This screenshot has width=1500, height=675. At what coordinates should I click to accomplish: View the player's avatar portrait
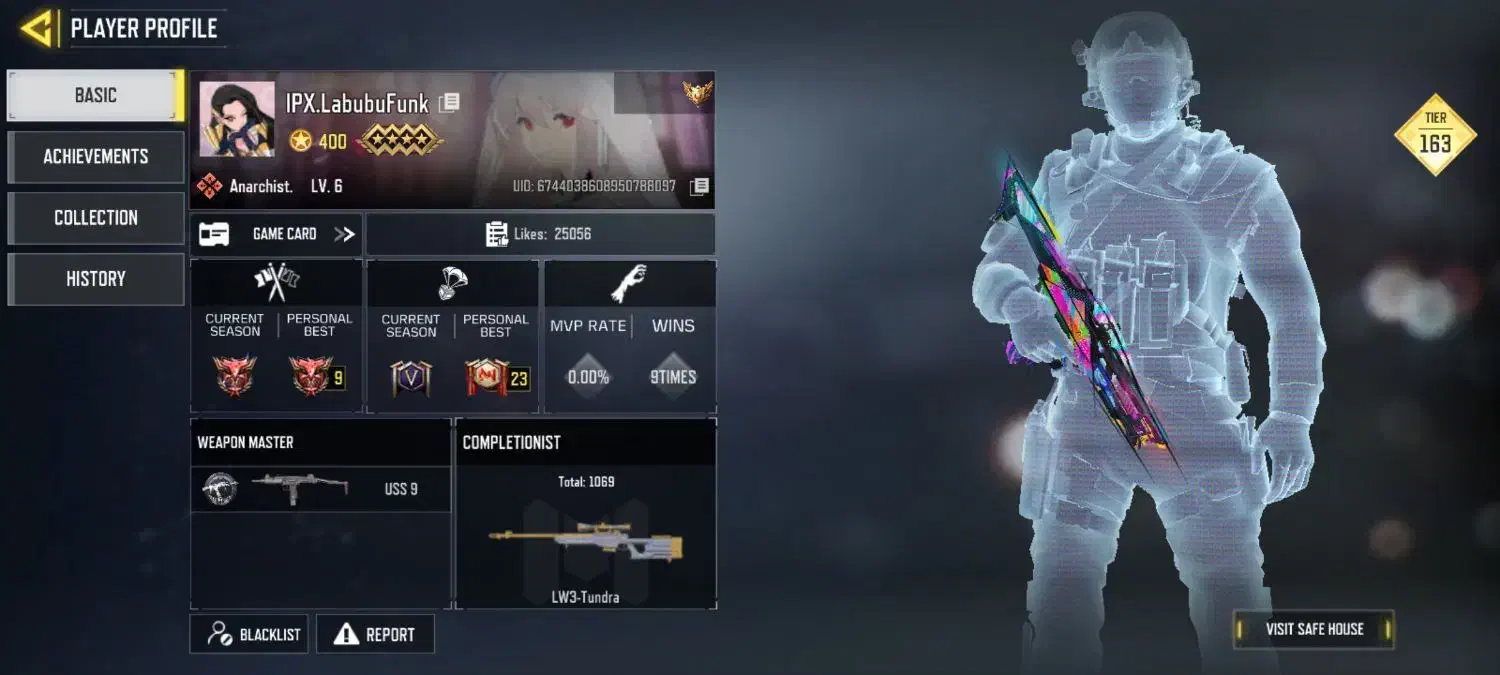(237, 119)
